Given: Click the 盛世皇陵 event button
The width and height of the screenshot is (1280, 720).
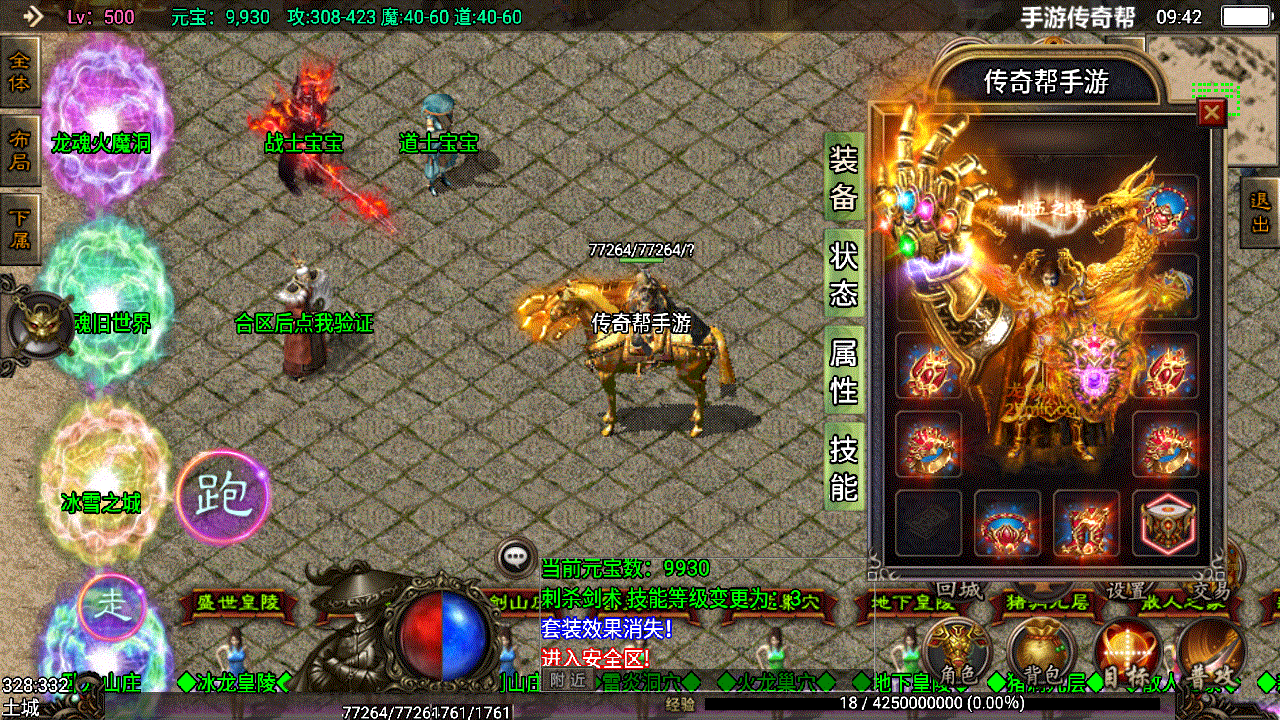Looking at the screenshot, I should click(237, 600).
